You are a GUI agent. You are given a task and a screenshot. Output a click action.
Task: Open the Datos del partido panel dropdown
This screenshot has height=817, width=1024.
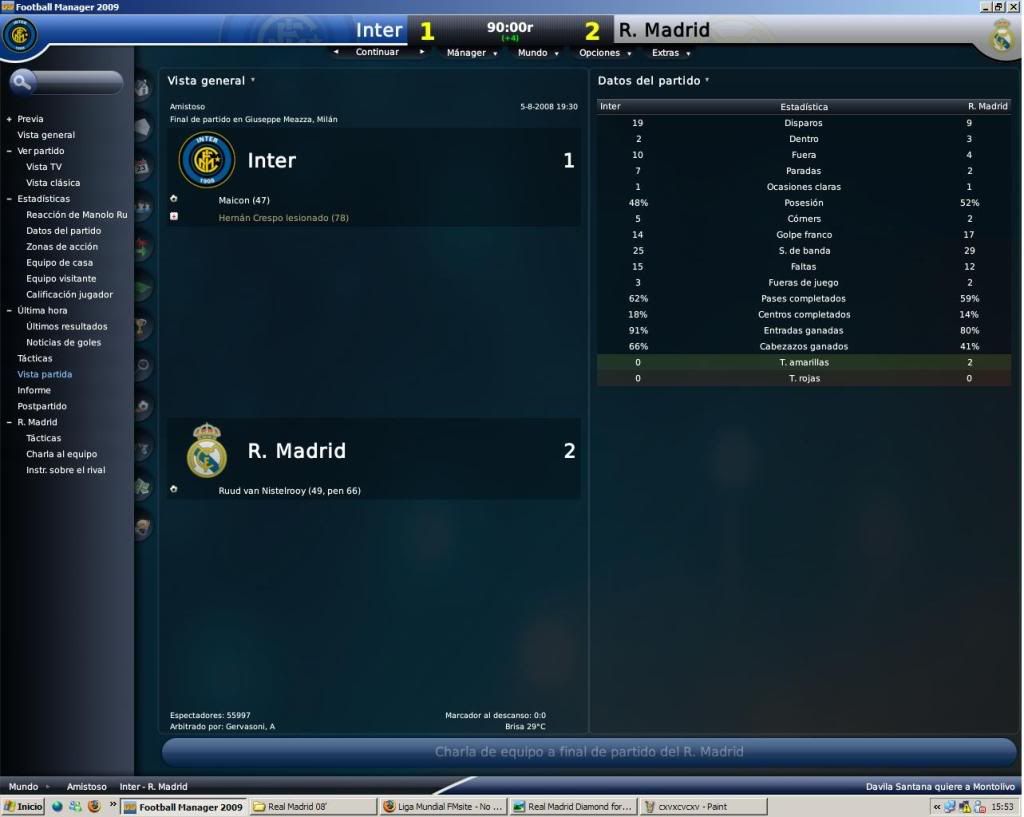654,80
